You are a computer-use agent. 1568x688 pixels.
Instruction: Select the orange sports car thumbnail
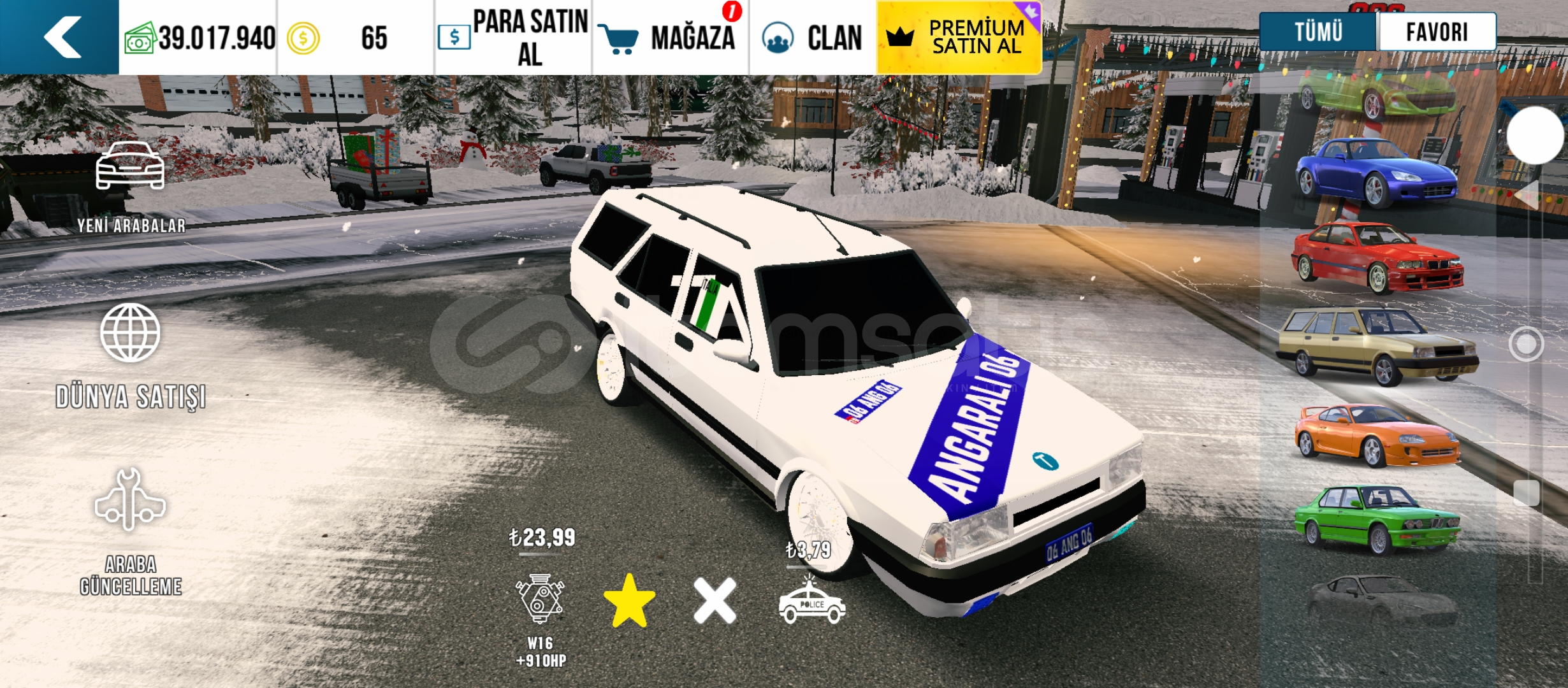pos(1377,436)
